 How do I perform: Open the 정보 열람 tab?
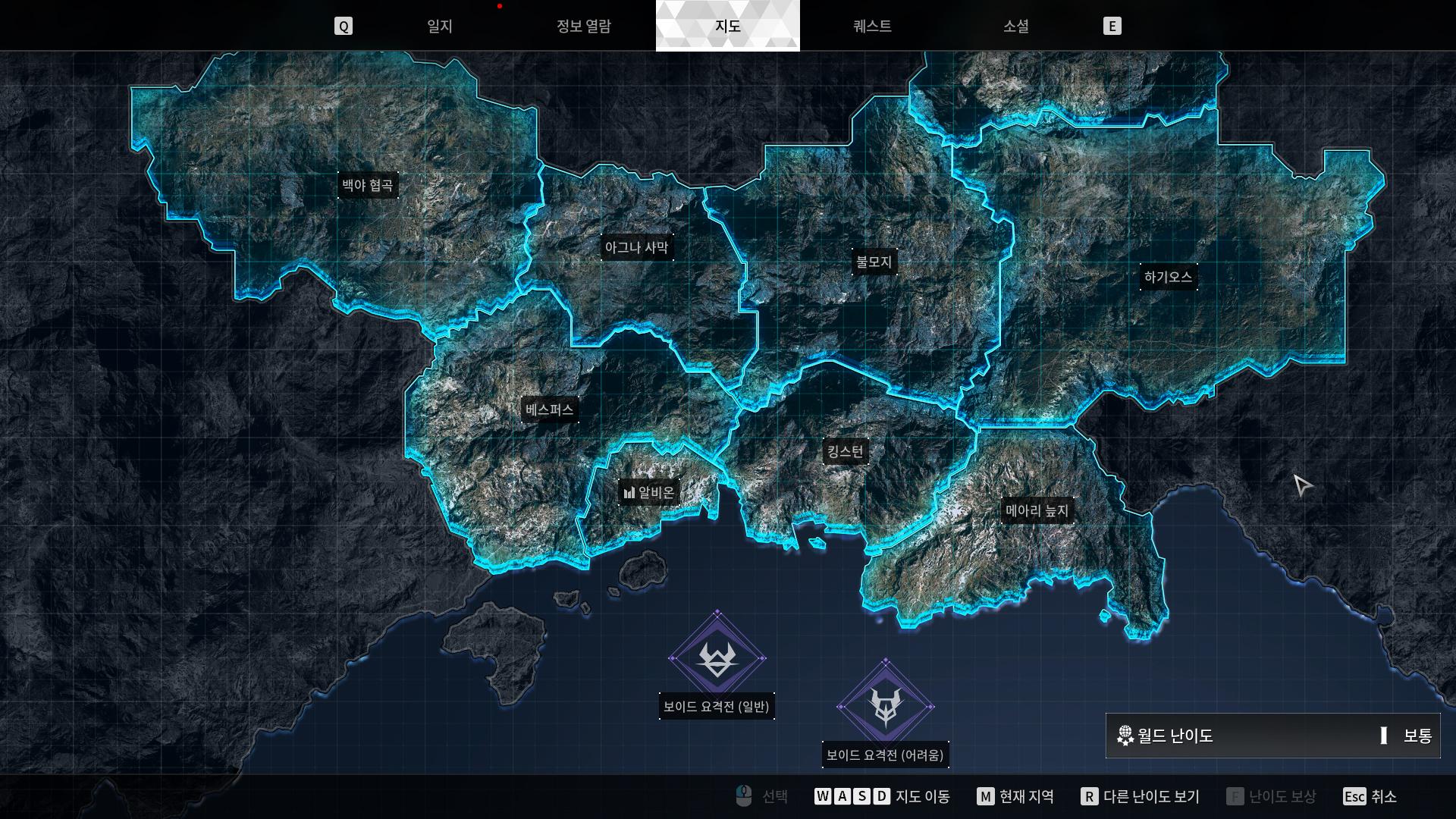(583, 27)
